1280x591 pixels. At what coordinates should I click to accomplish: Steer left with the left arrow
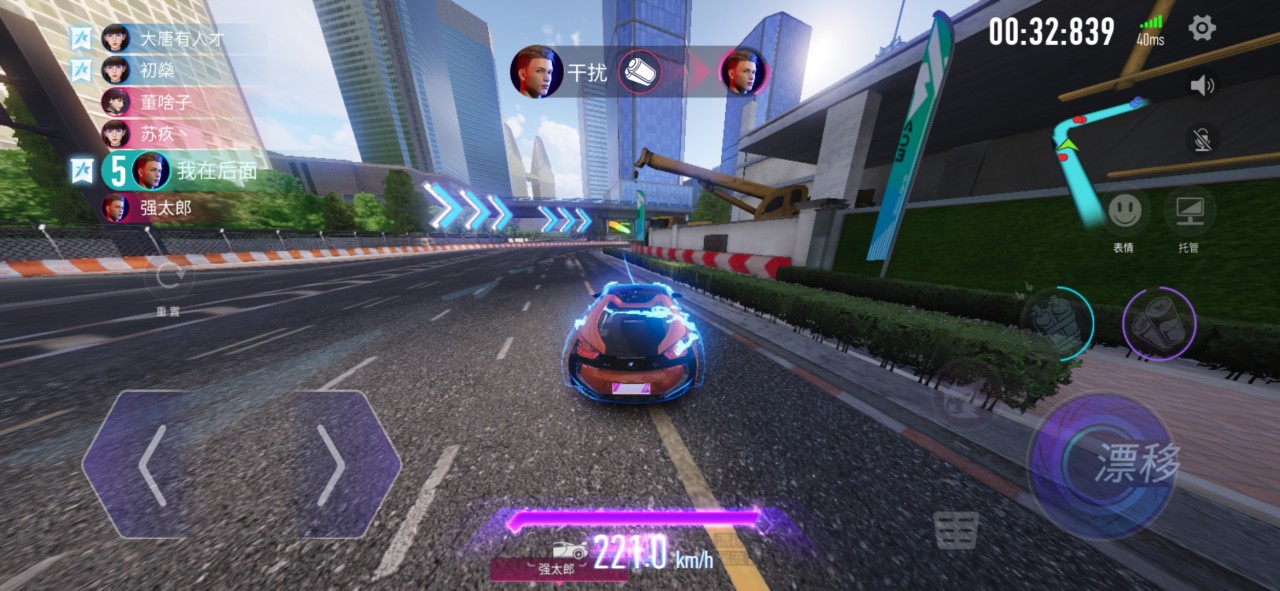(x=152, y=465)
